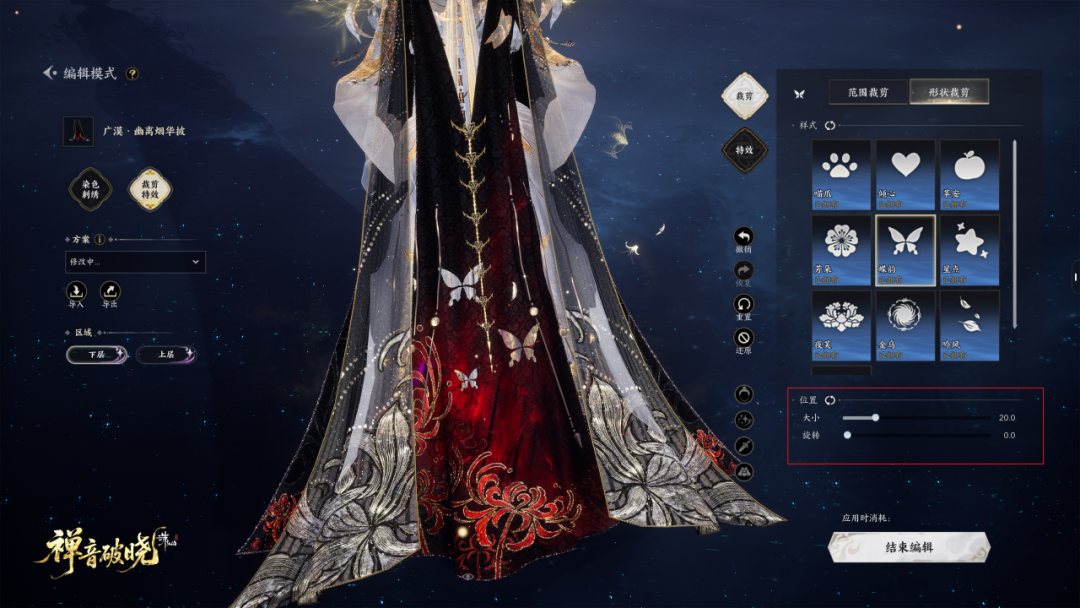1080x608 pixels.
Task: Finish editing with 结束编辑 button
Action: pyautogui.click(x=909, y=547)
